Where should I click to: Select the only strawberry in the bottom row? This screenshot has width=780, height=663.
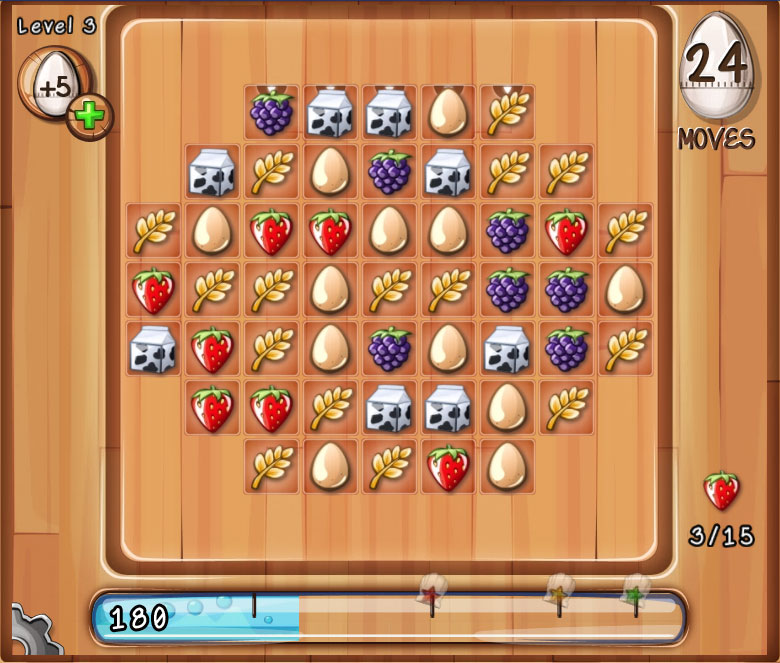click(449, 467)
